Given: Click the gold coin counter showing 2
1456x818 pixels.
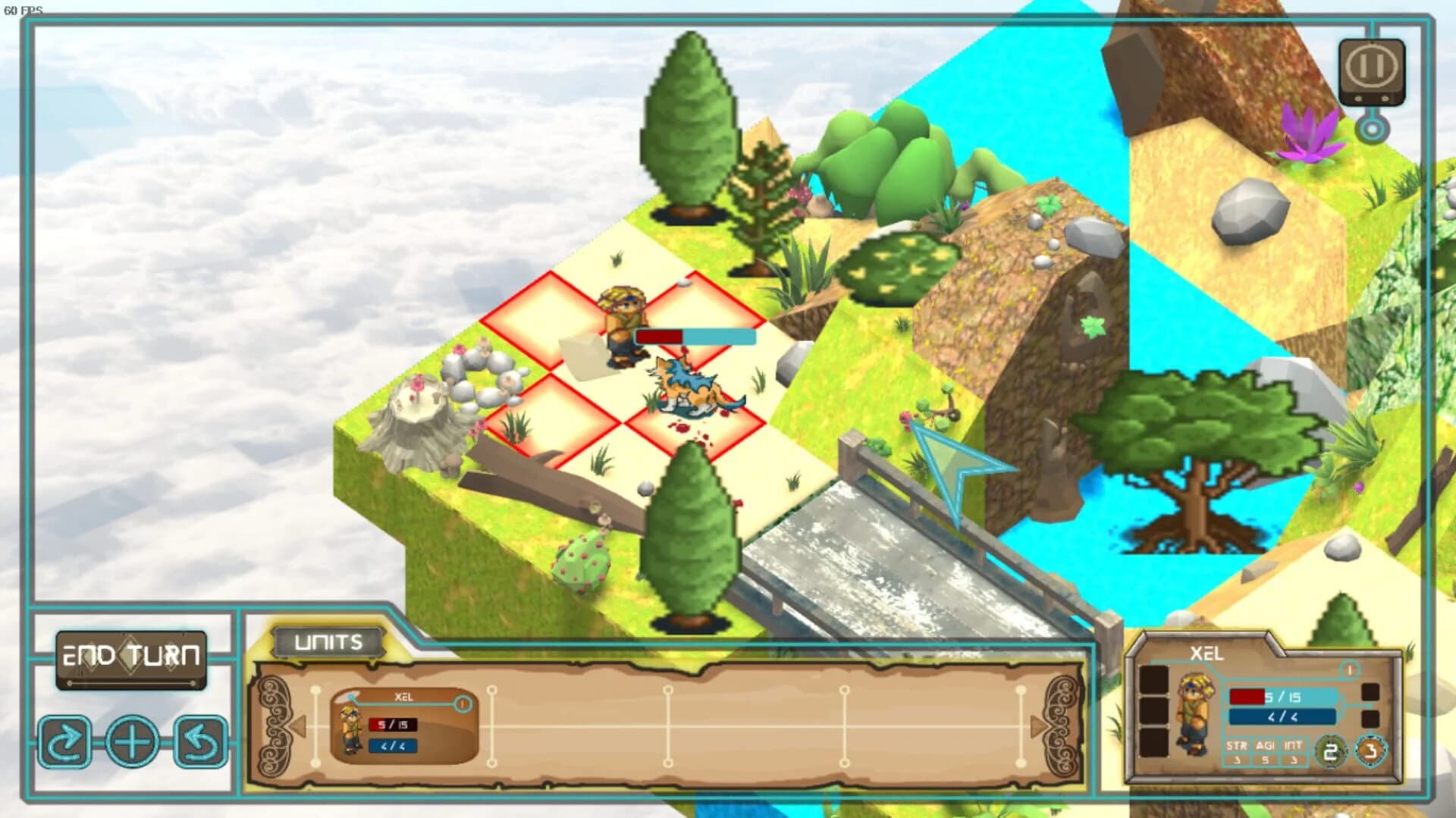Looking at the screenshot, I should [x=1331, y=750].
